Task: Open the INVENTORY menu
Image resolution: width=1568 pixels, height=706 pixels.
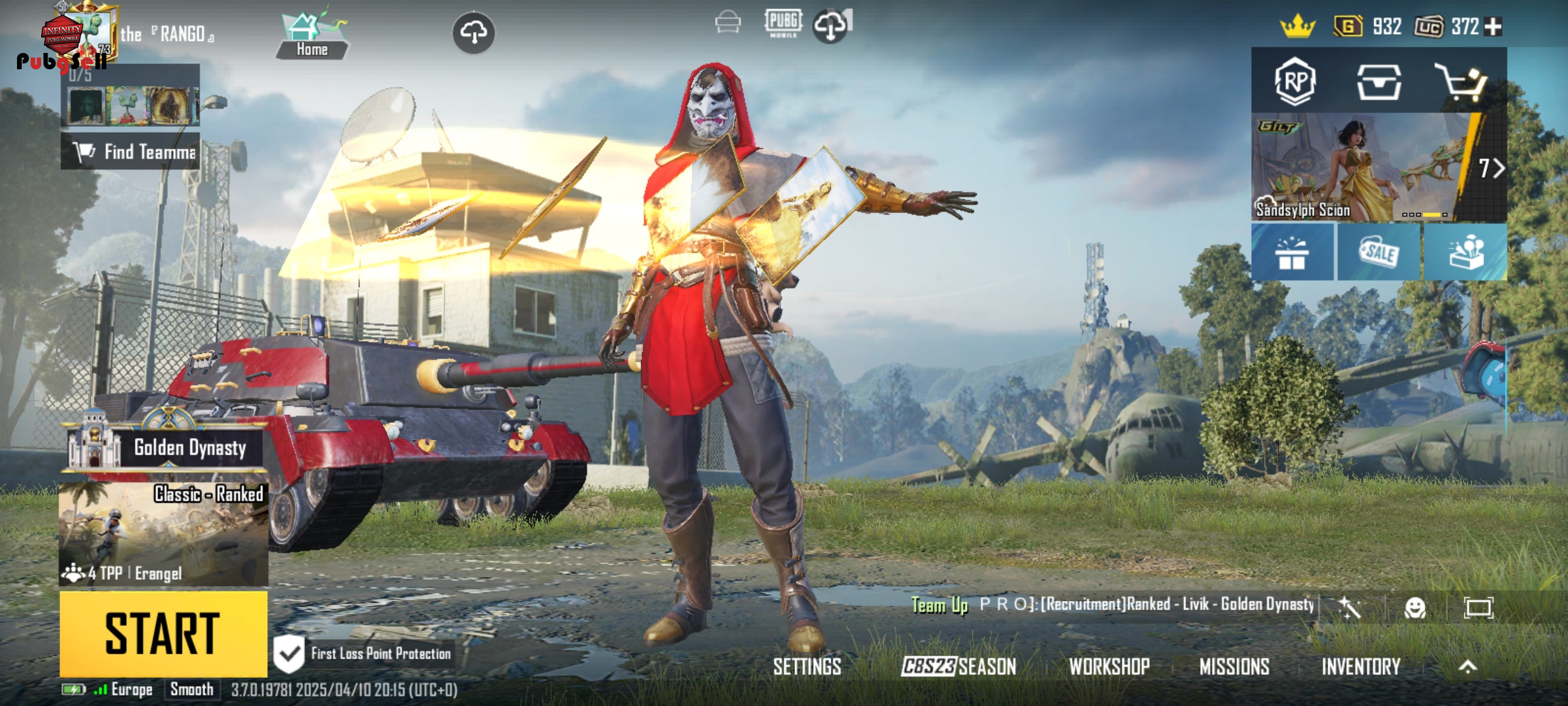Action: point(1361,667)
